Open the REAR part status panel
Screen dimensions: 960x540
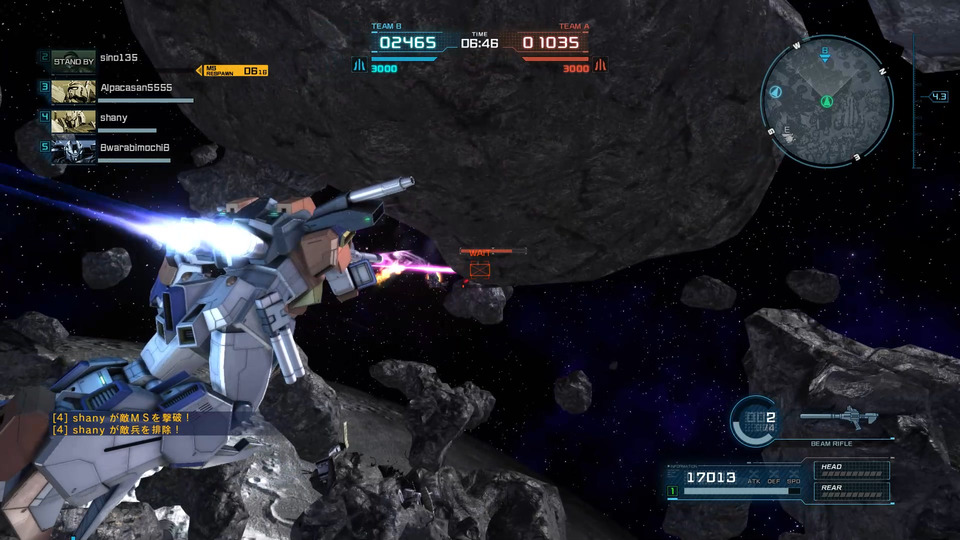[x=853, y=491]
